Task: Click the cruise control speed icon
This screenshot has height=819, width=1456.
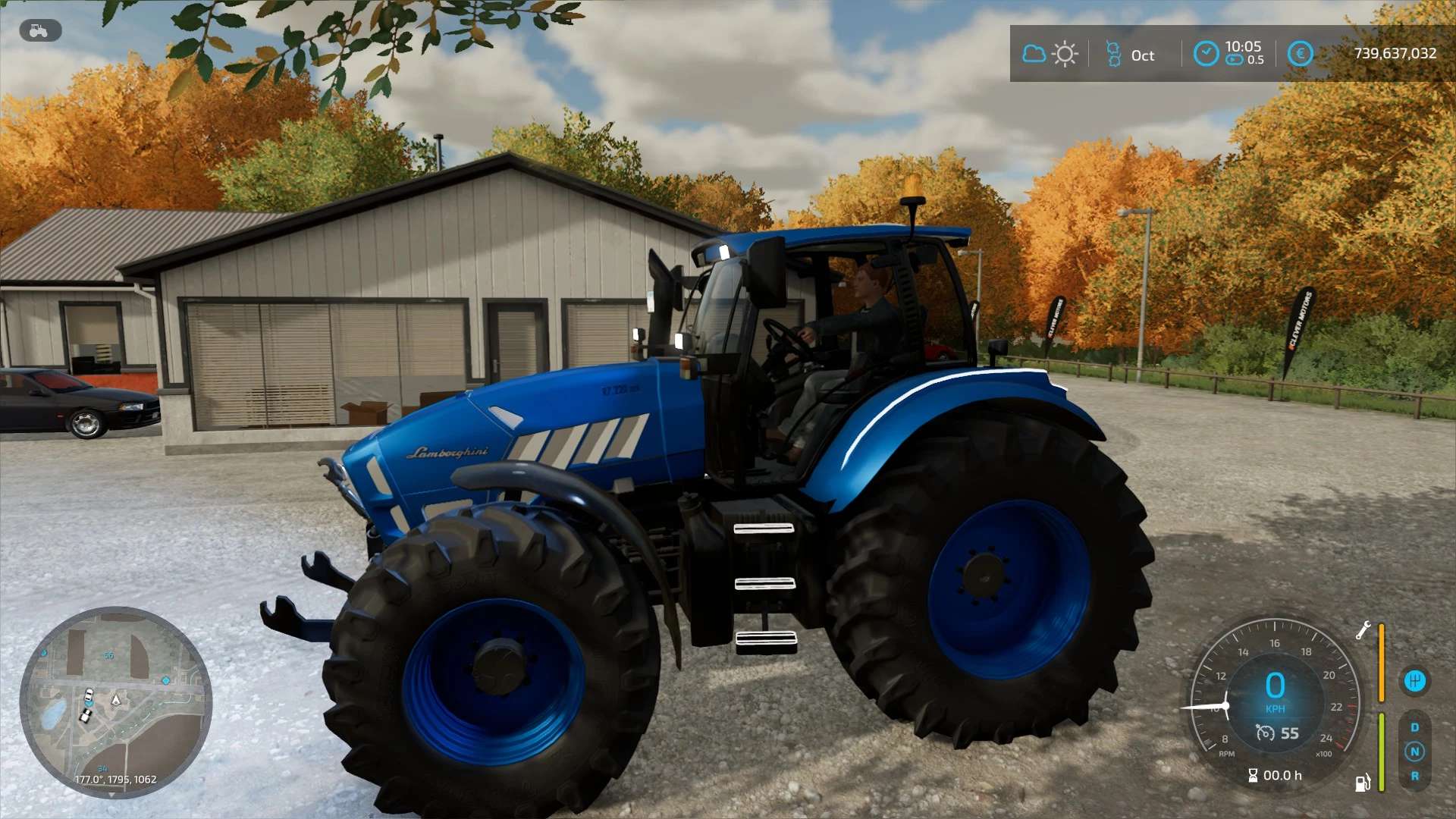Action: [1265, 733]
